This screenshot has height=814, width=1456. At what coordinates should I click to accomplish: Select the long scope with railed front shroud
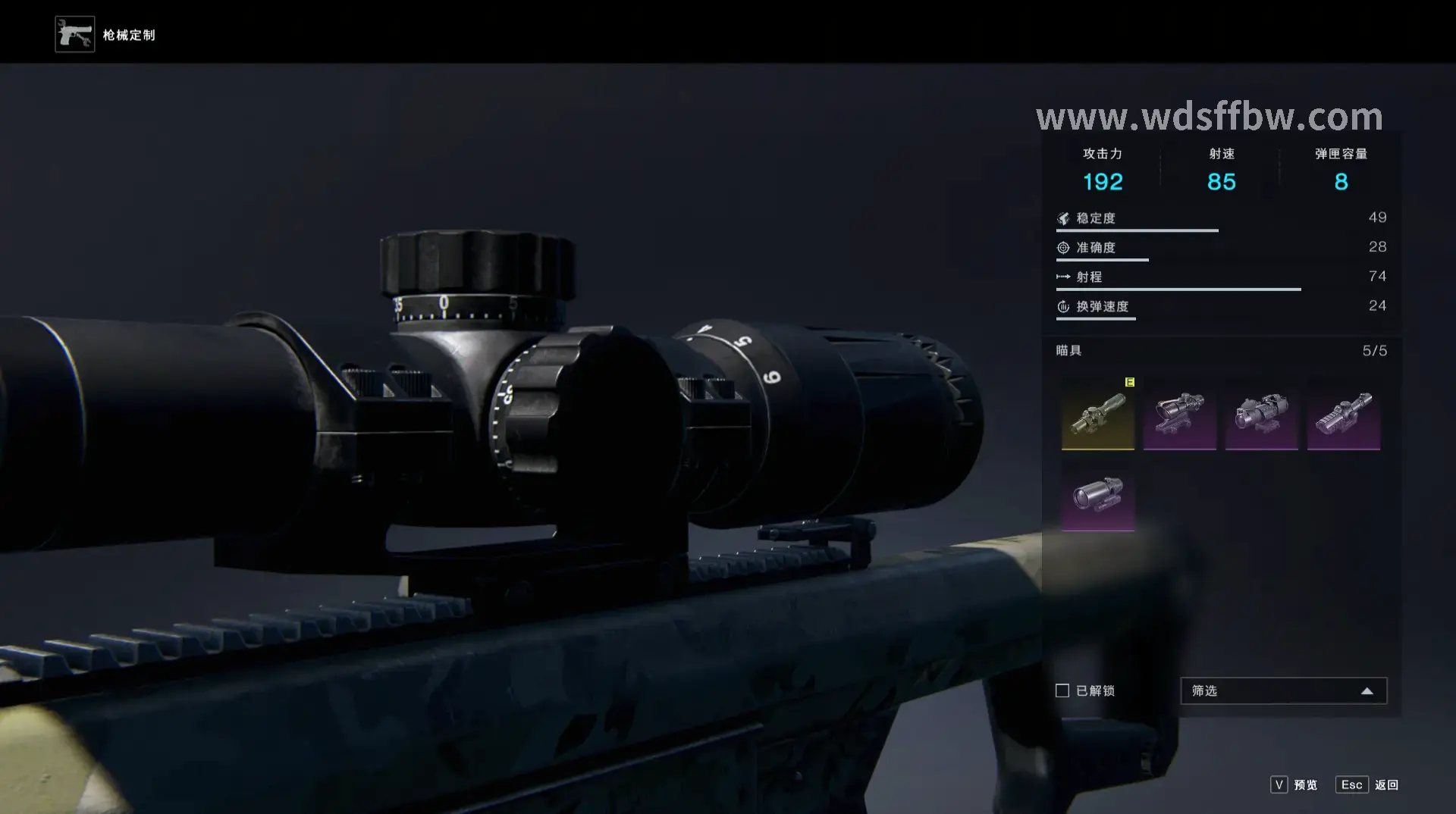click(1343, 414)
